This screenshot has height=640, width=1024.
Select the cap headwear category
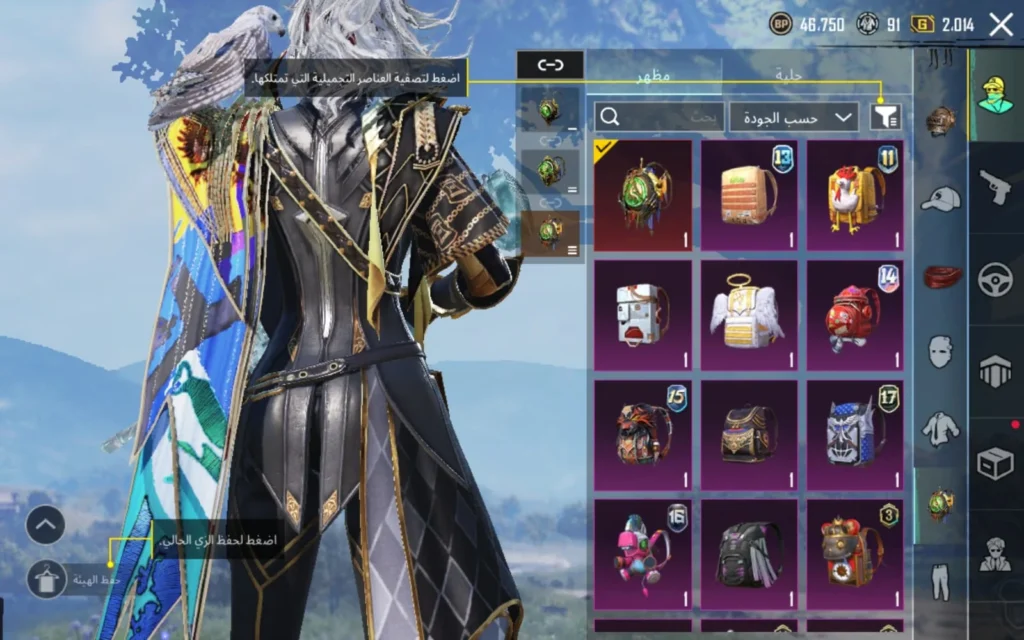click(940, 199)
